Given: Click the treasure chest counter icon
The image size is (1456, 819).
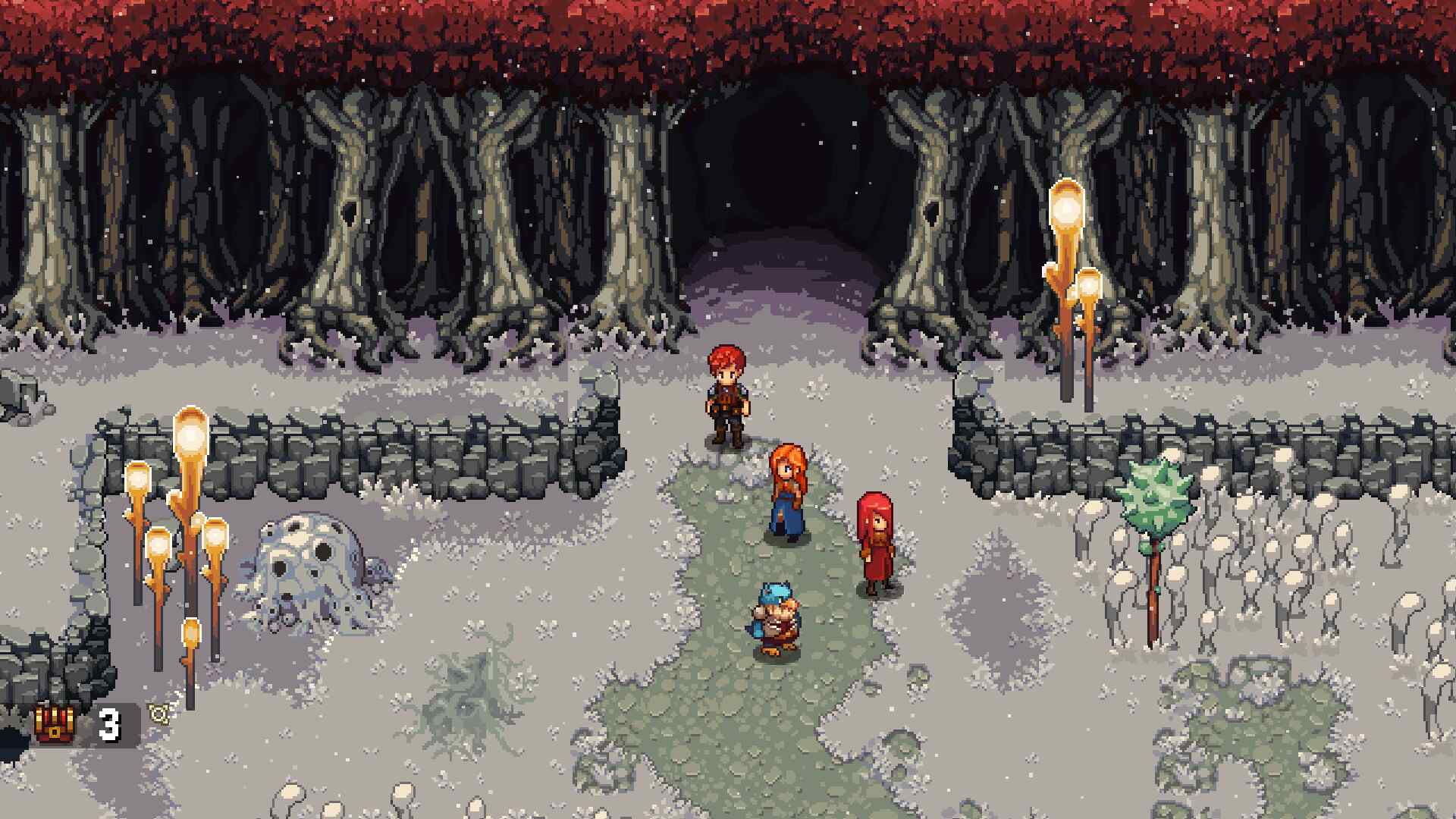Looking at the screenshot, I should (x=55, y=724).
